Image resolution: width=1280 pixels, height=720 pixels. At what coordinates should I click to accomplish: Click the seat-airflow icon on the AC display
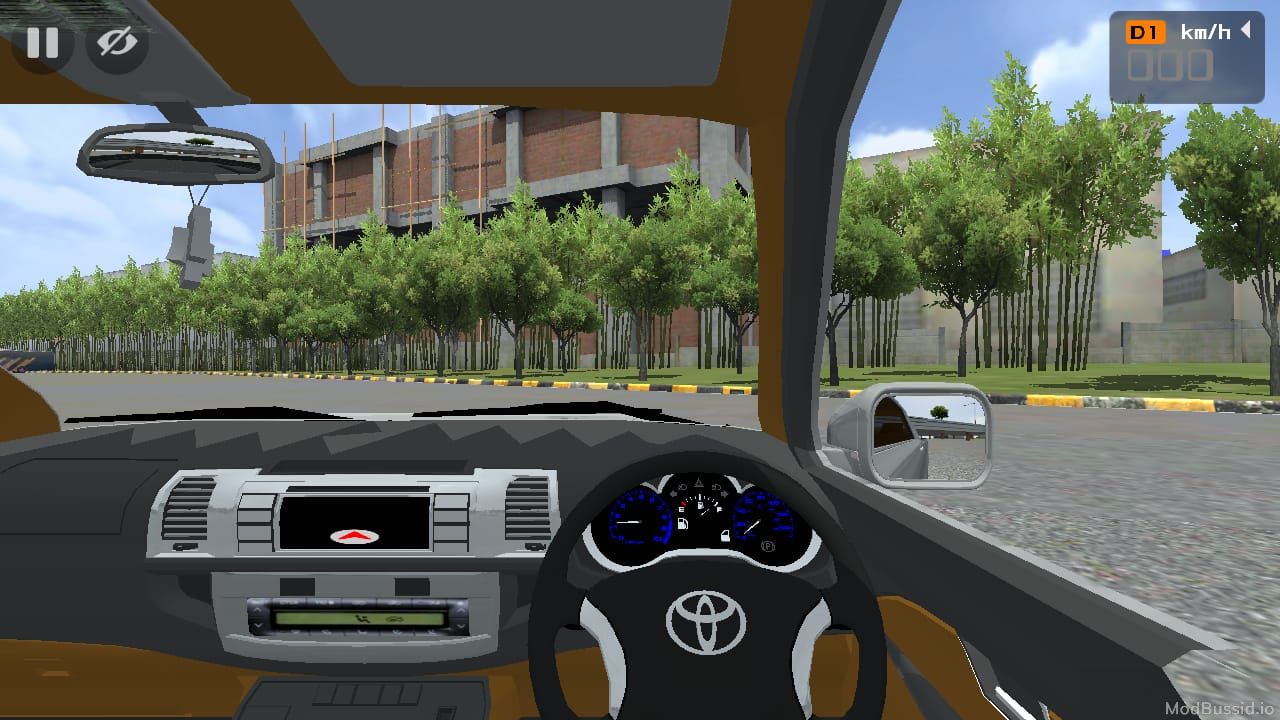361,618
